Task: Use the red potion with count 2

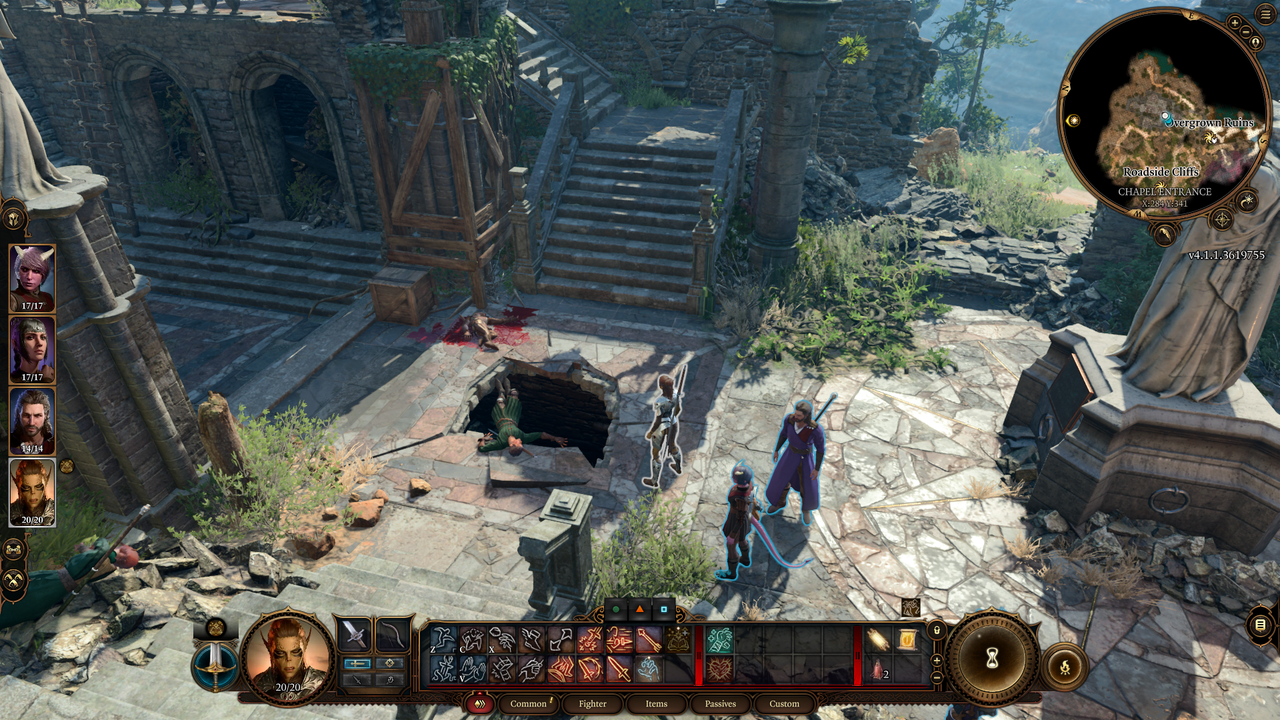Action: 878,668
